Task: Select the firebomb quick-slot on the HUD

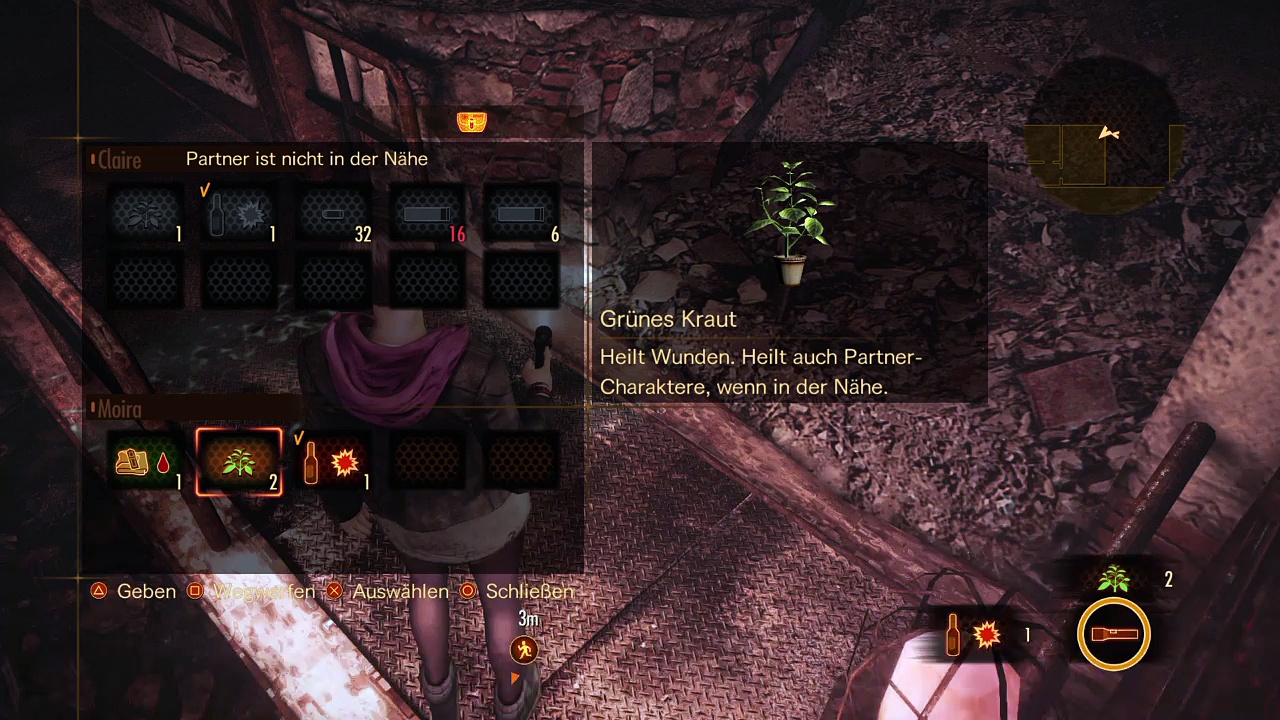Action: click(x=974, y=634)
